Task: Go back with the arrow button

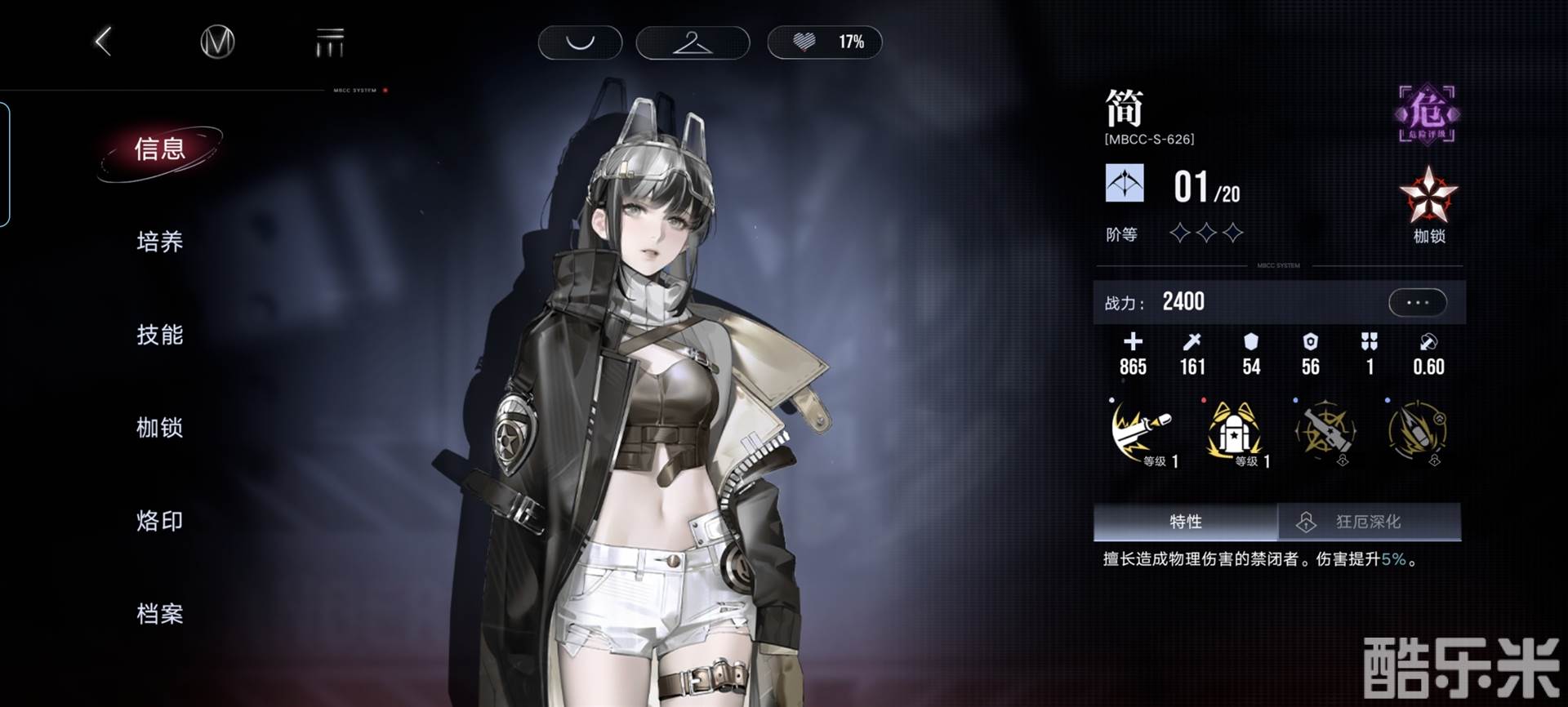Action: pos(104,42)
